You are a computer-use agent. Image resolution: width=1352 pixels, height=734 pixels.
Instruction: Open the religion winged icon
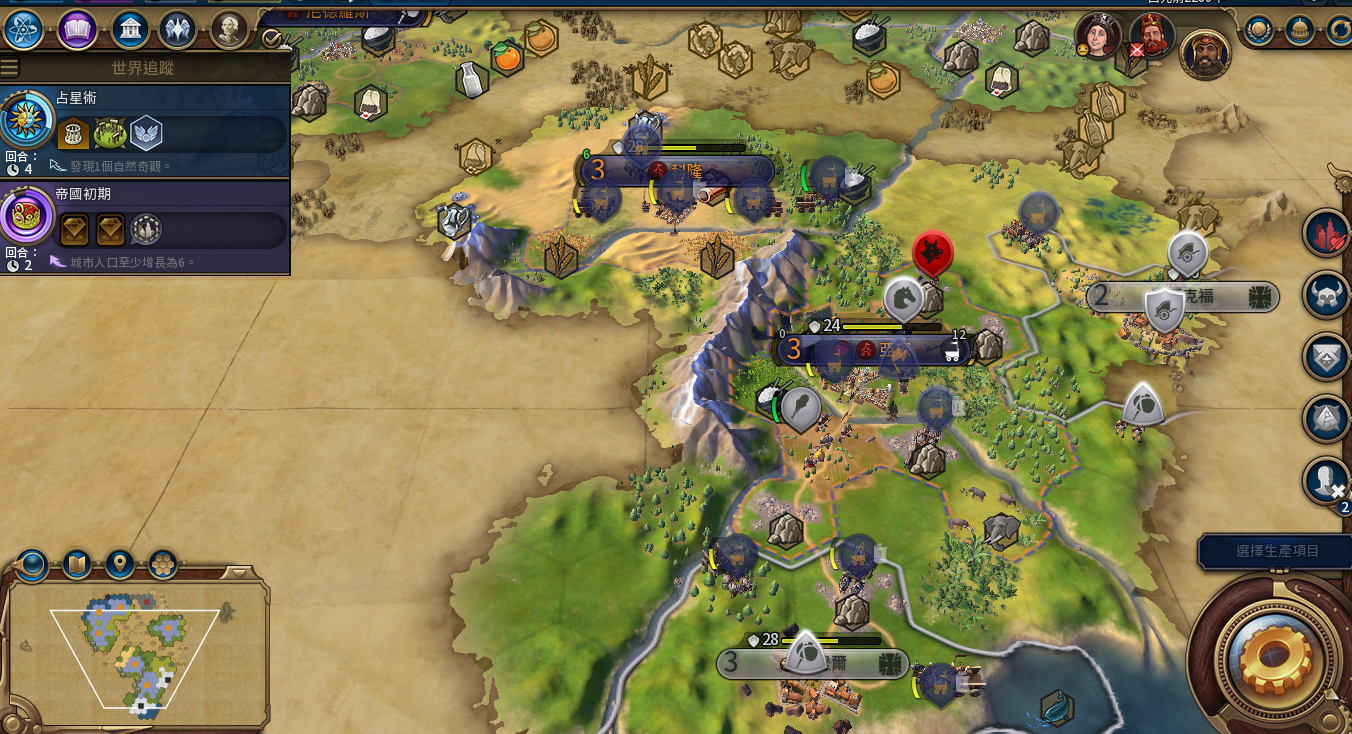pos(177,30)
